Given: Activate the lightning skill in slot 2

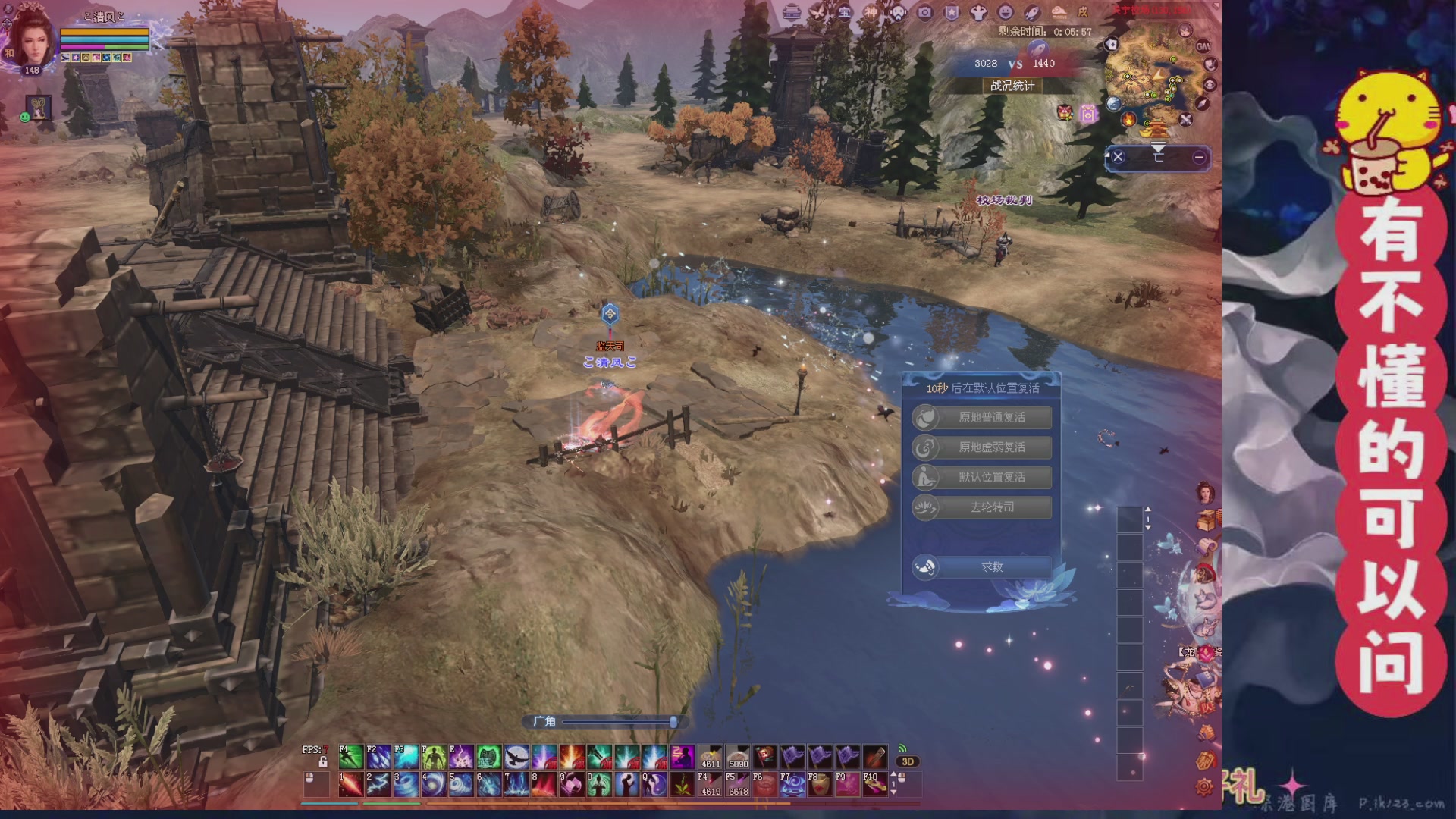Looking at the screenshot, I should click(378, 784).
